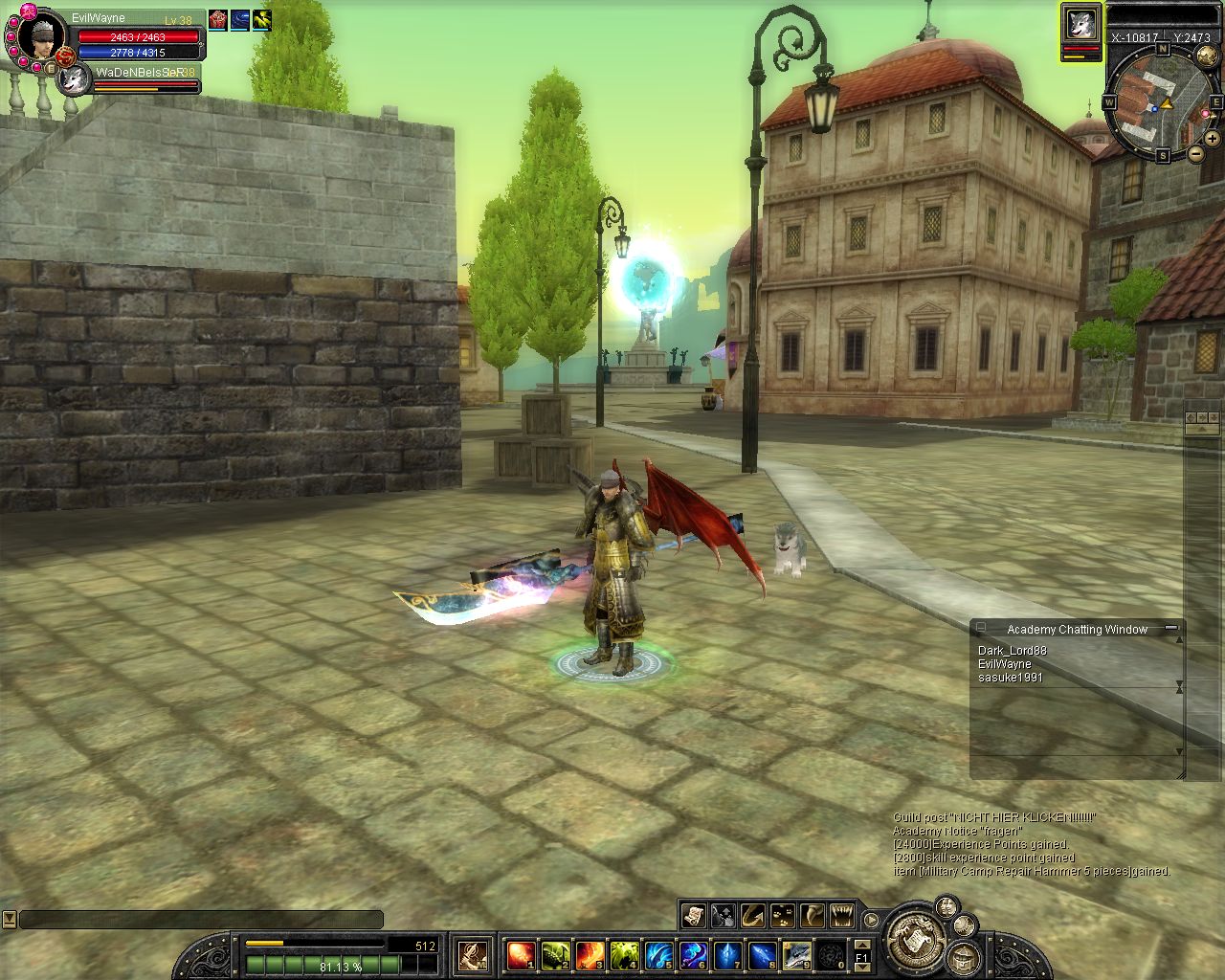1225x980 pixels.
Task: Click the chat input field
Action: tap(201, 920)
